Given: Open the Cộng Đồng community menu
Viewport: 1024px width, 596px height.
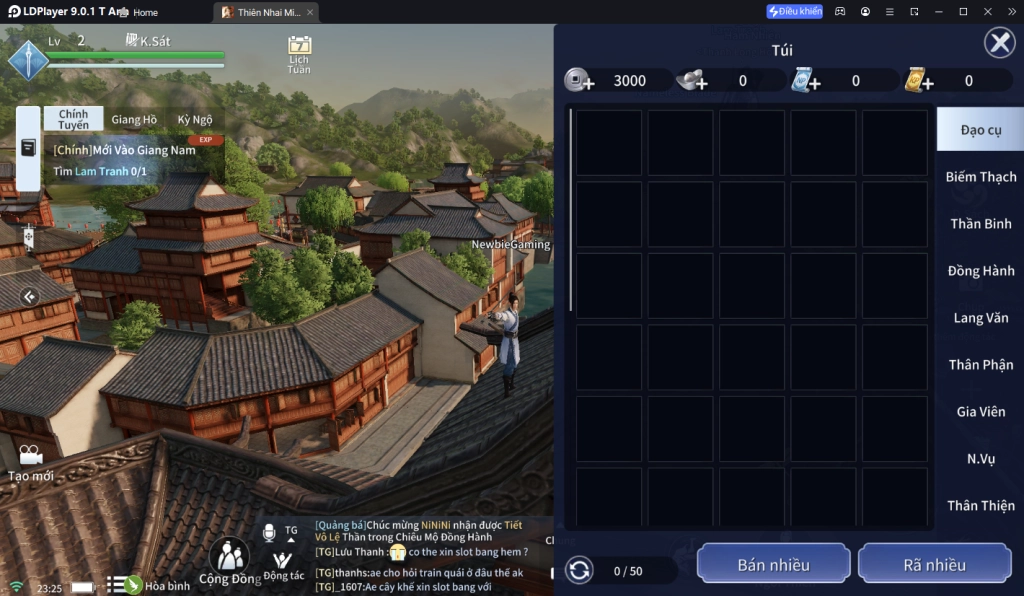Looking at the screenshot, I should point(230,562).
